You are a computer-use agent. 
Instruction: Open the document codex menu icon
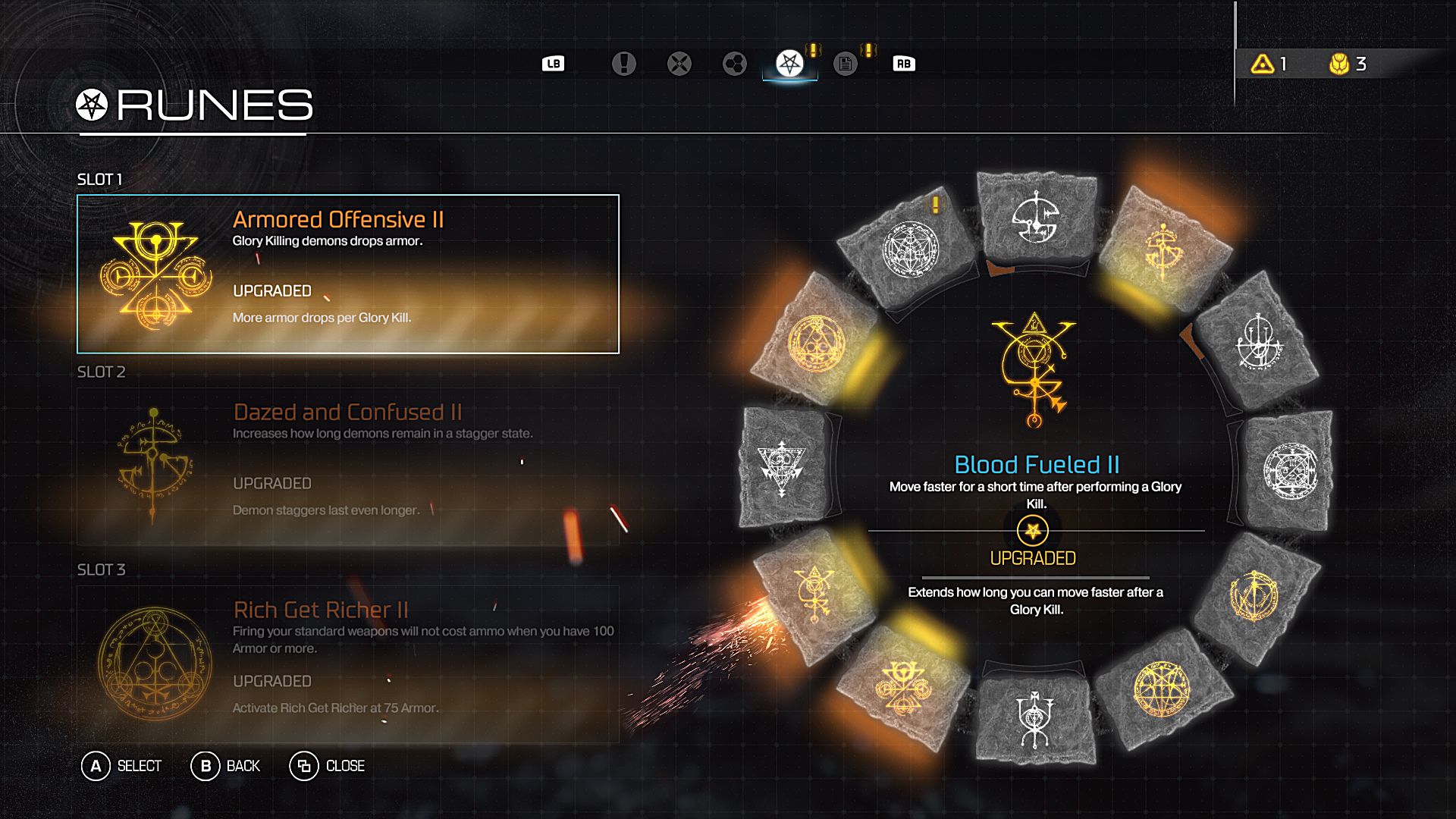[x=844, y=64]
